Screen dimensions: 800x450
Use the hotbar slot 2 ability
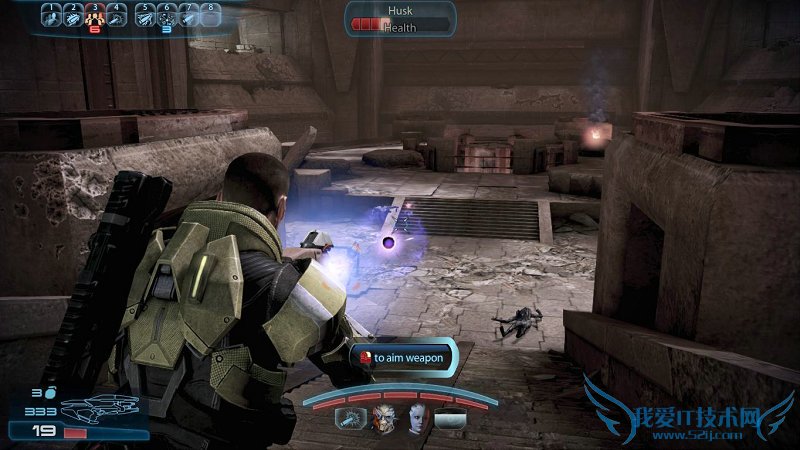pyautogui.click(x=73, y=15)
